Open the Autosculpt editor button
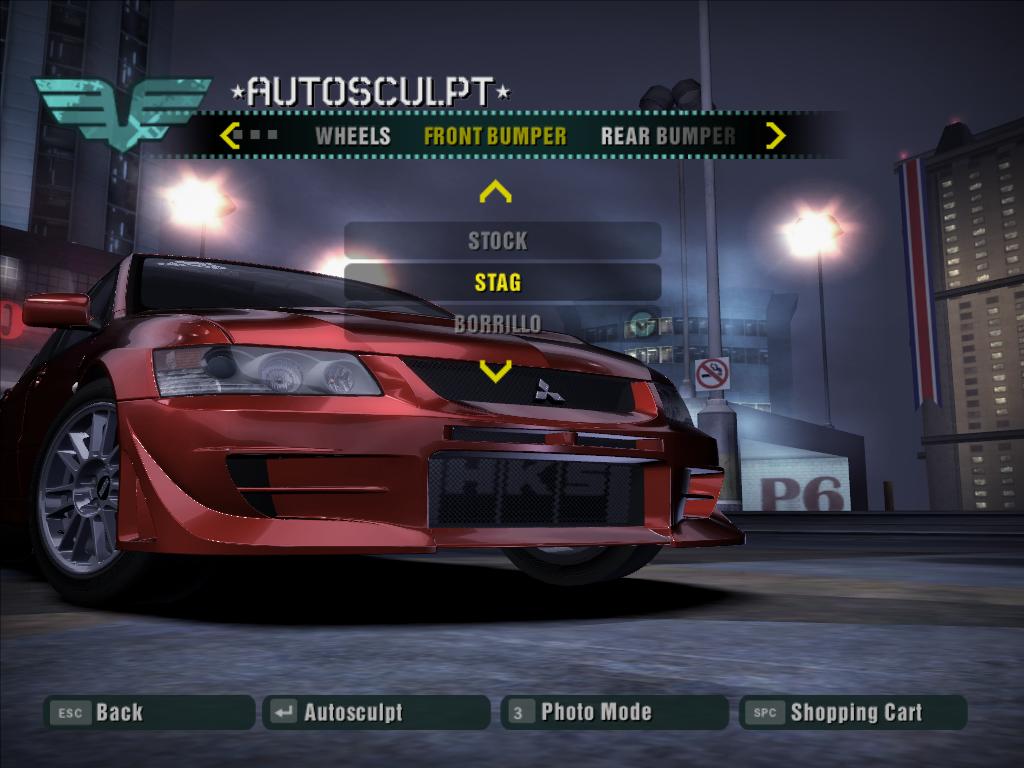Image resolution: width=1024 pixels, height=768 pixels. 376,713
